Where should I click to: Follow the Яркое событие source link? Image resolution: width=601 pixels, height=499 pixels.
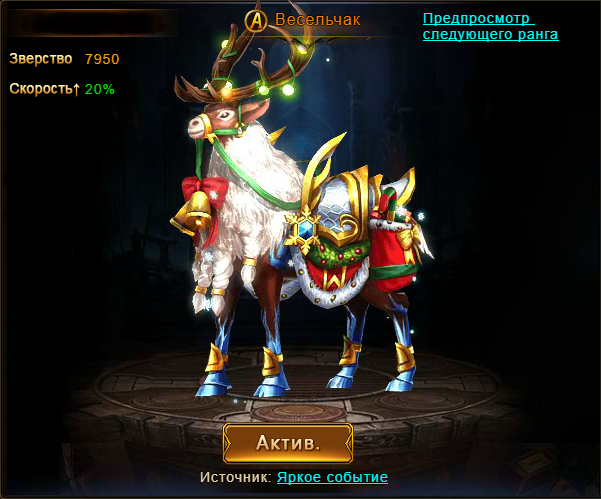coord(332,477)
